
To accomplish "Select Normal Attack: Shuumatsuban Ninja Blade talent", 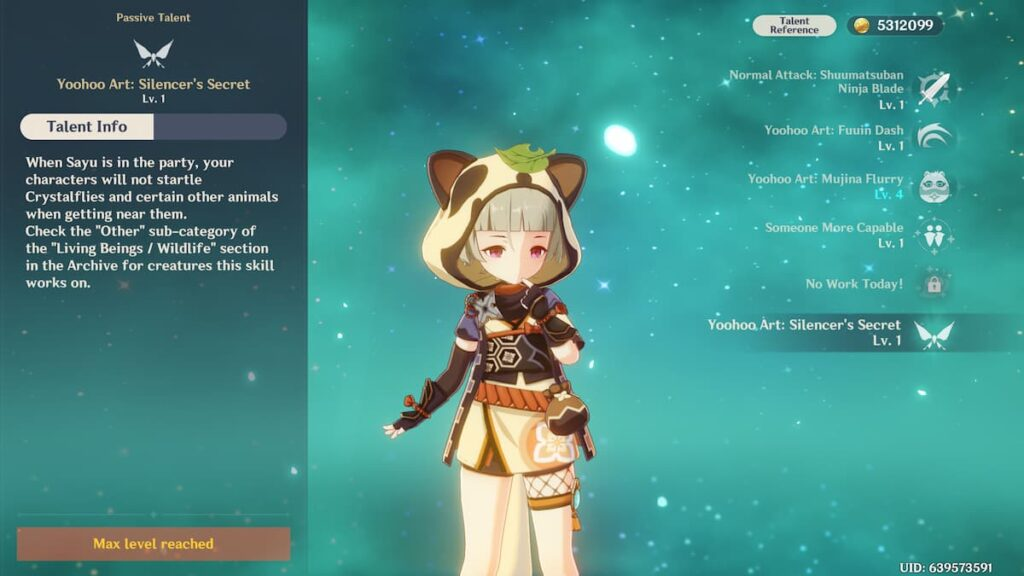I will (935, 89).
